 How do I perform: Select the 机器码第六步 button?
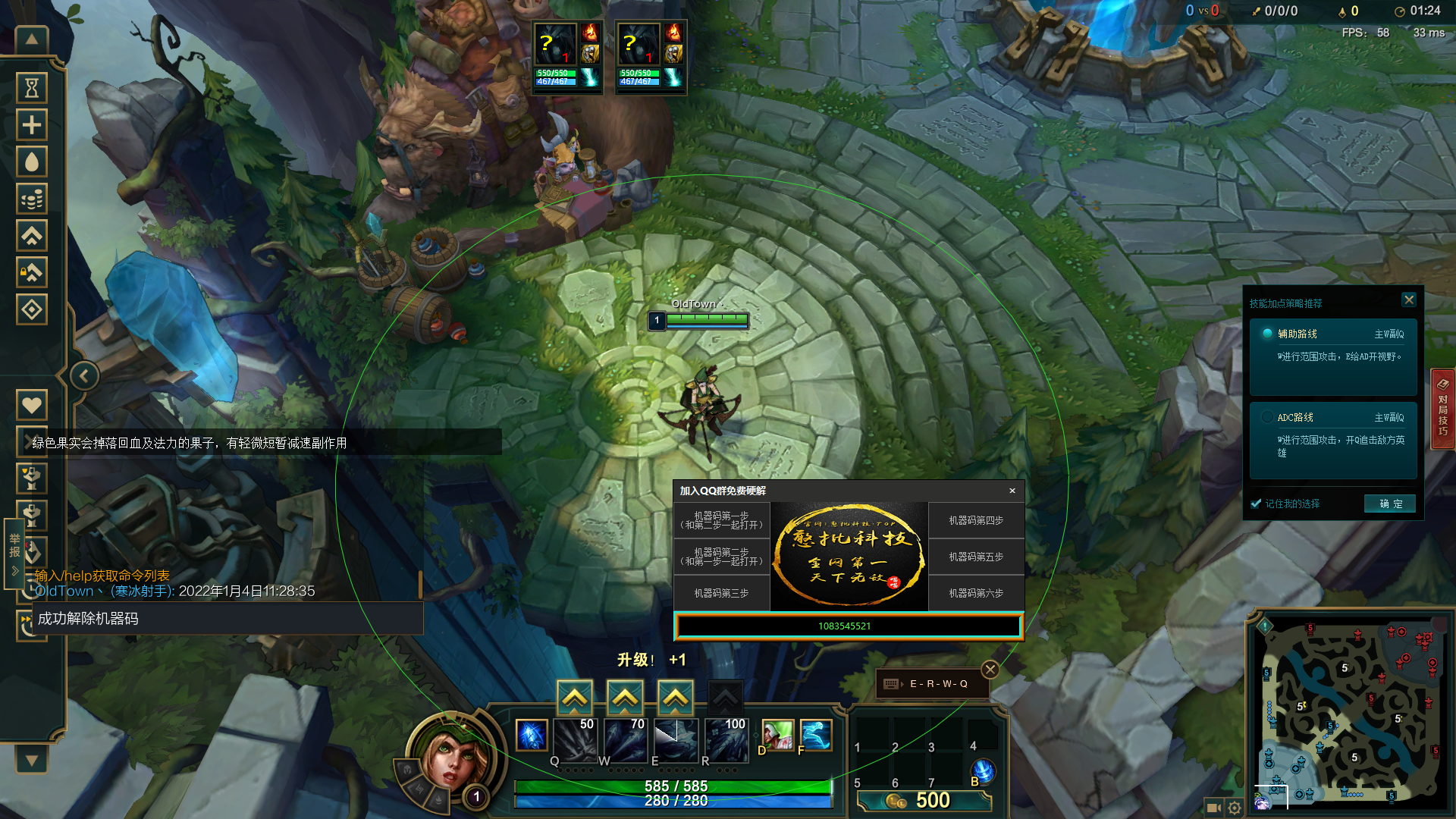tap(976, 593)
